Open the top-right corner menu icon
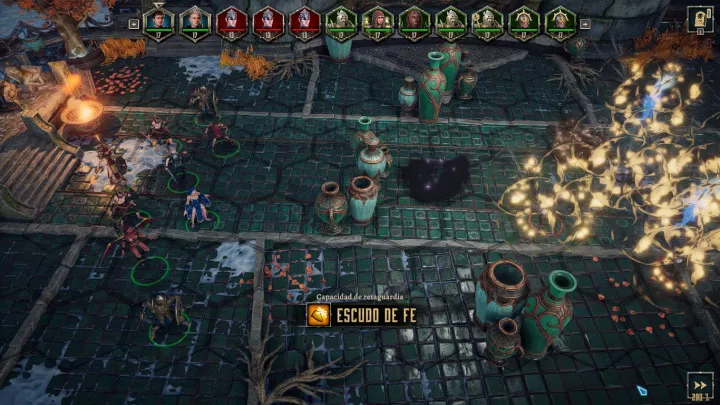 point(699,19)
